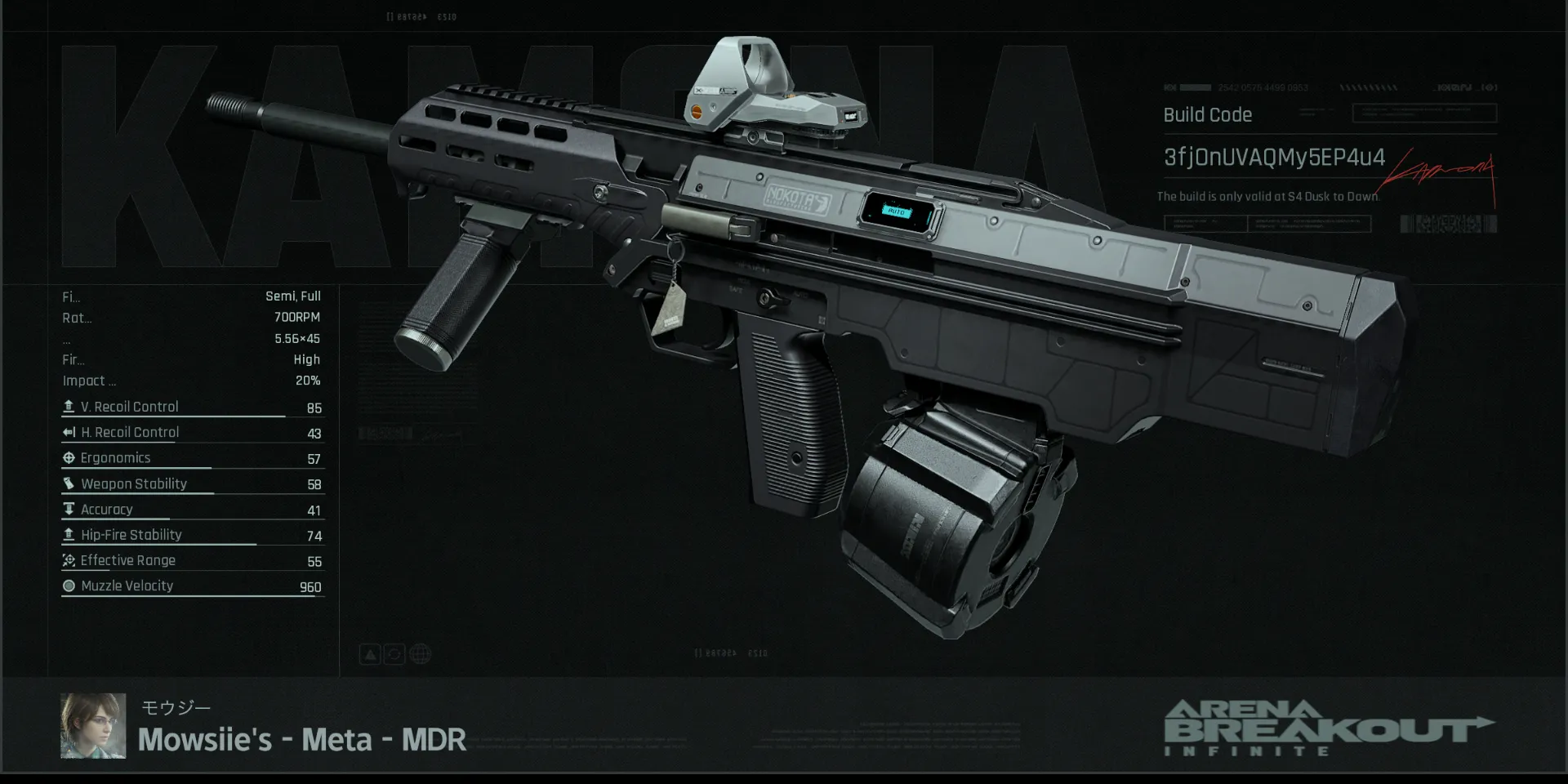Click the wireframe globe icon

click(420, 654)
